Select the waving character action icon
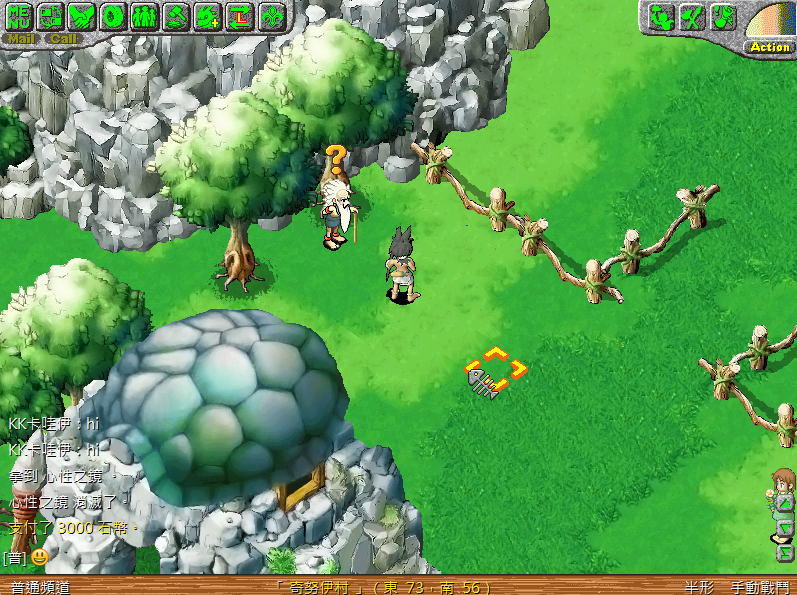The height and width of the screenshot is (595, 797). point(661,16)
